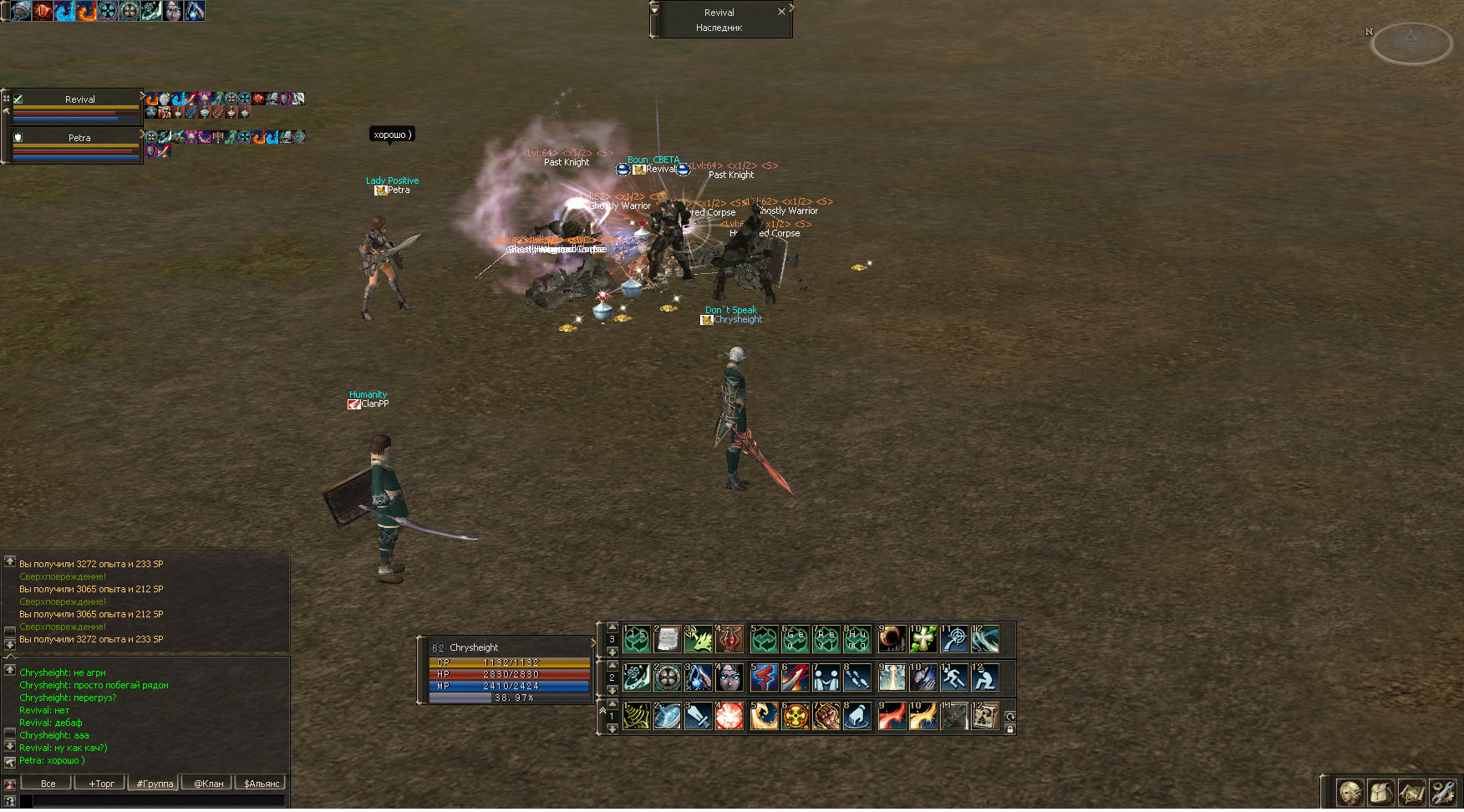The height and width of the screenshot is (812, 1464).
Task: Activate the green cross heal skill
Action: click(923, 639)
